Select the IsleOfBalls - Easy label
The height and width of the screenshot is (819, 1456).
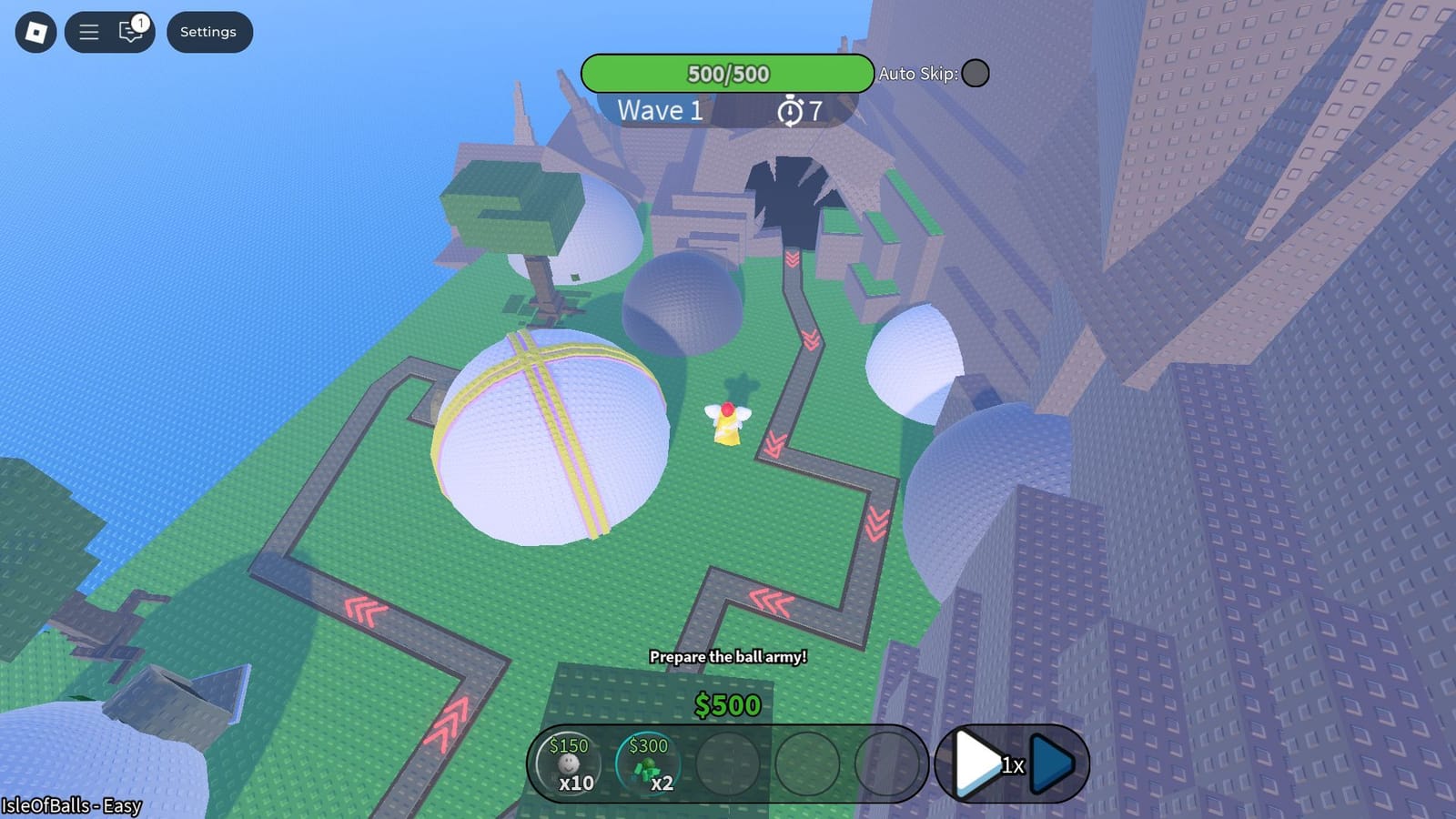70,806
